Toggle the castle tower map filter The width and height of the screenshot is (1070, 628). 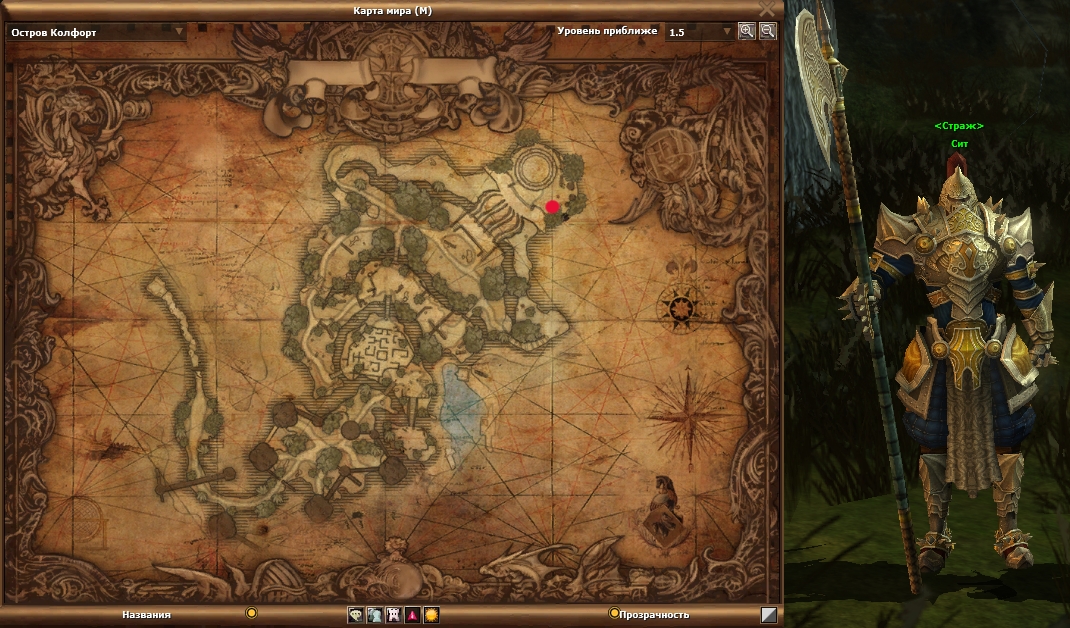[x=393, y=615]
